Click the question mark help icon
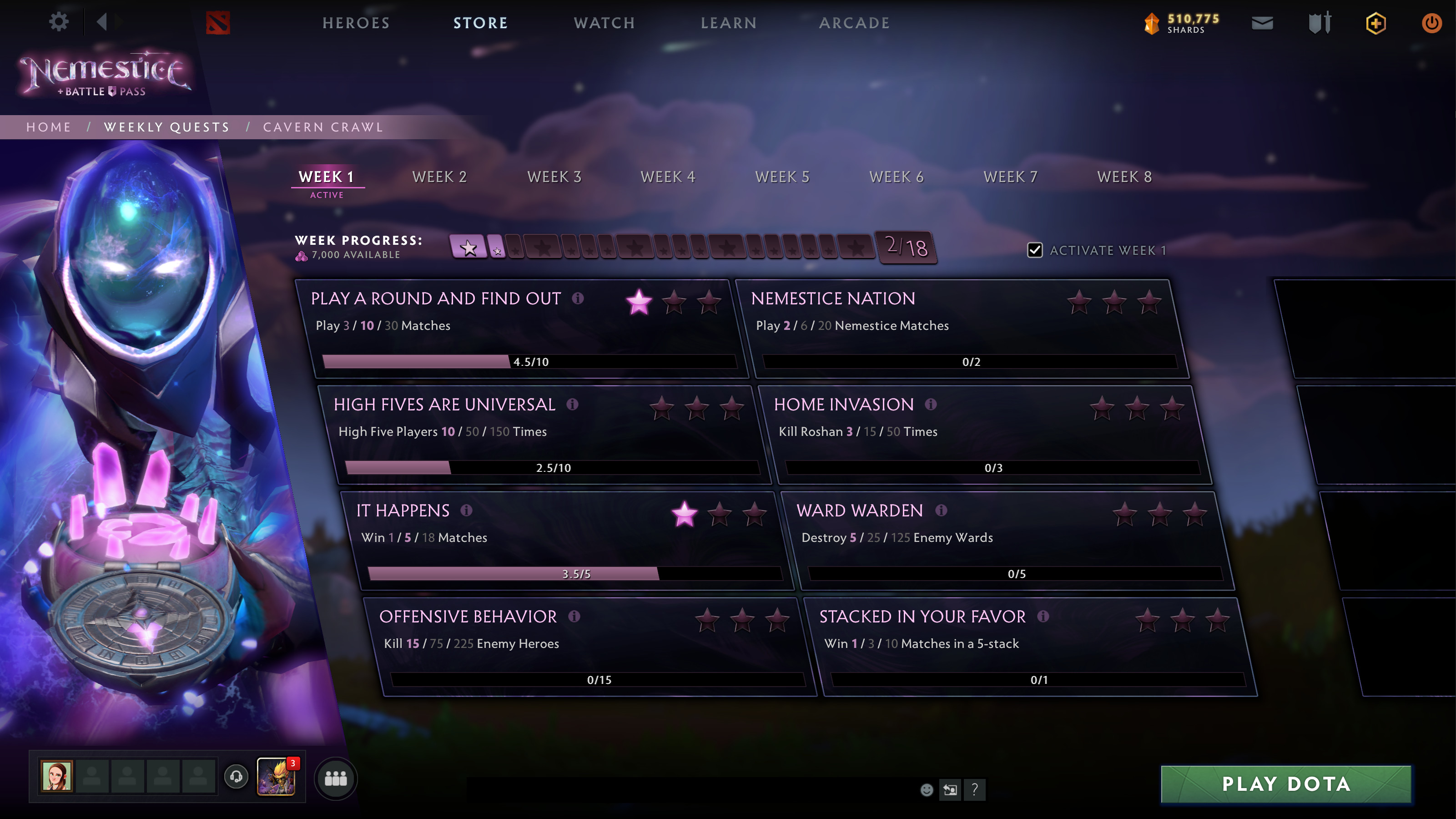The height and width of the screenshot is (819, 1456). coord(974,789)
